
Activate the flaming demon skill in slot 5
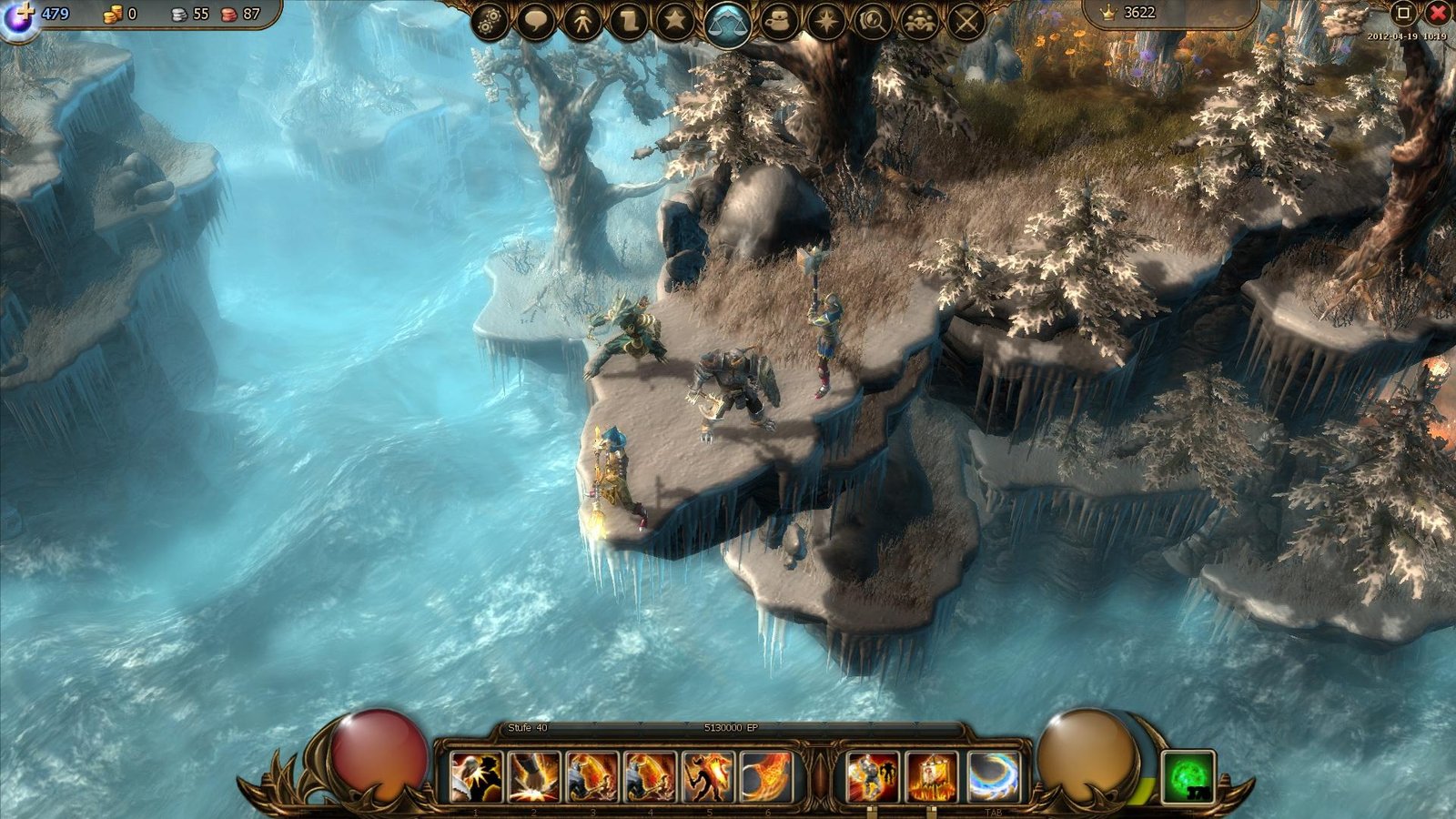click(709, 776)
